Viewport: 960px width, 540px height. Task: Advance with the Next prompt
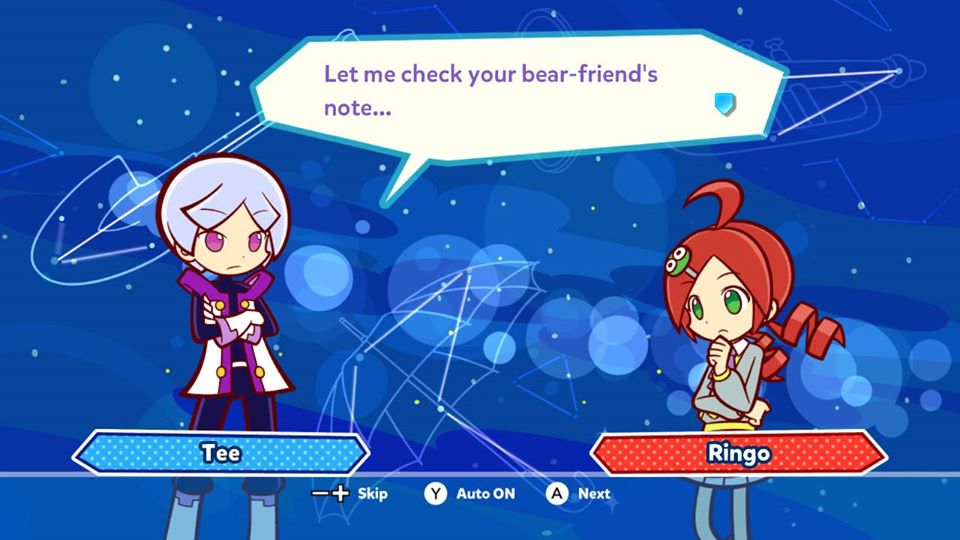click(579, 493)
